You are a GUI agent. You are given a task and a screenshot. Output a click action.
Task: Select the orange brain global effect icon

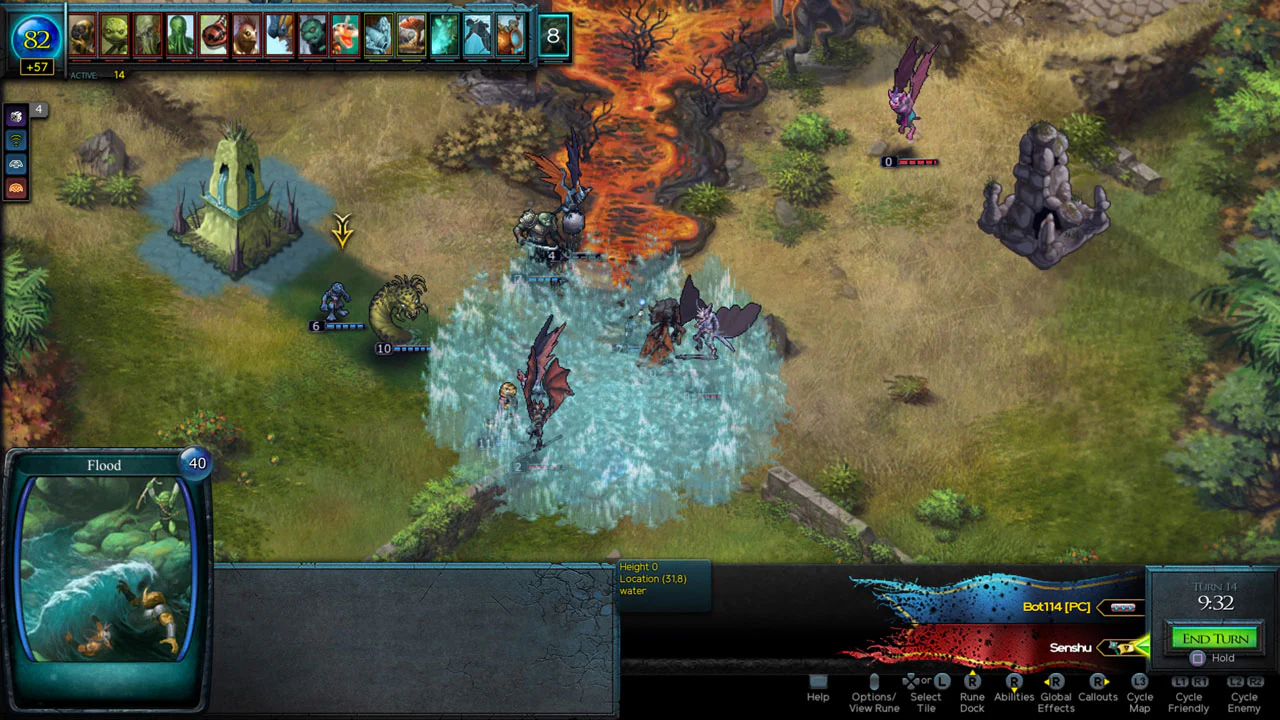(16, 186)
